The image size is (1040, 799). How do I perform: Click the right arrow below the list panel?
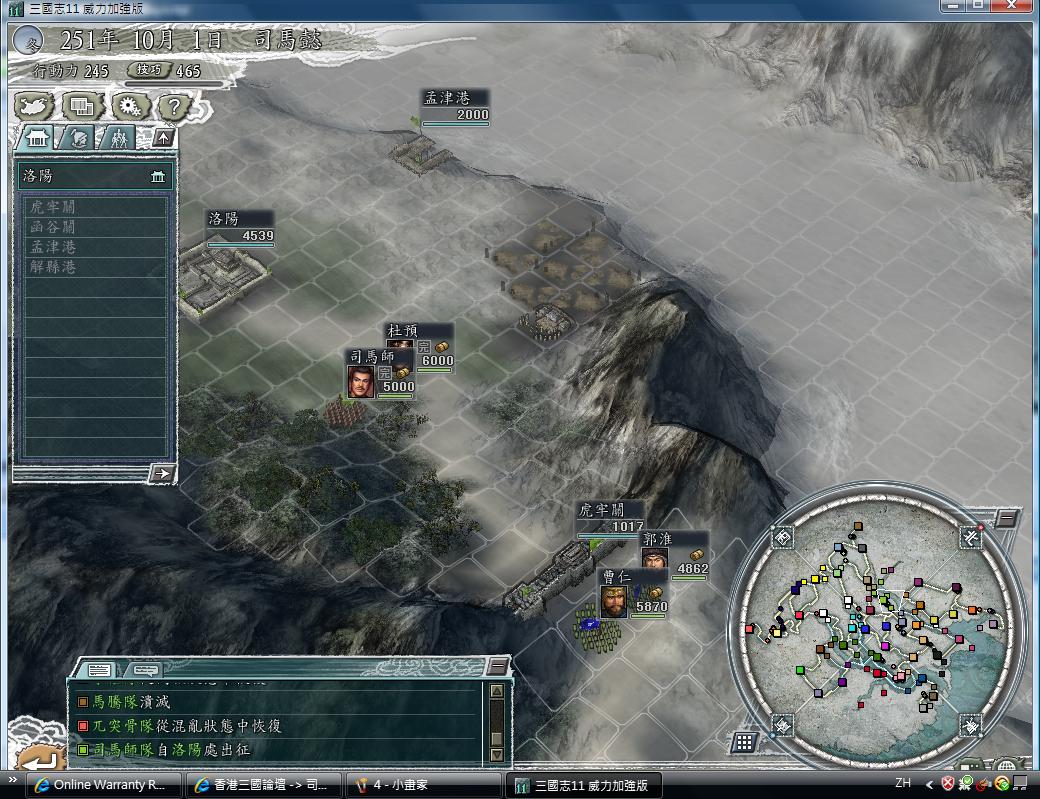coord(161,473)
